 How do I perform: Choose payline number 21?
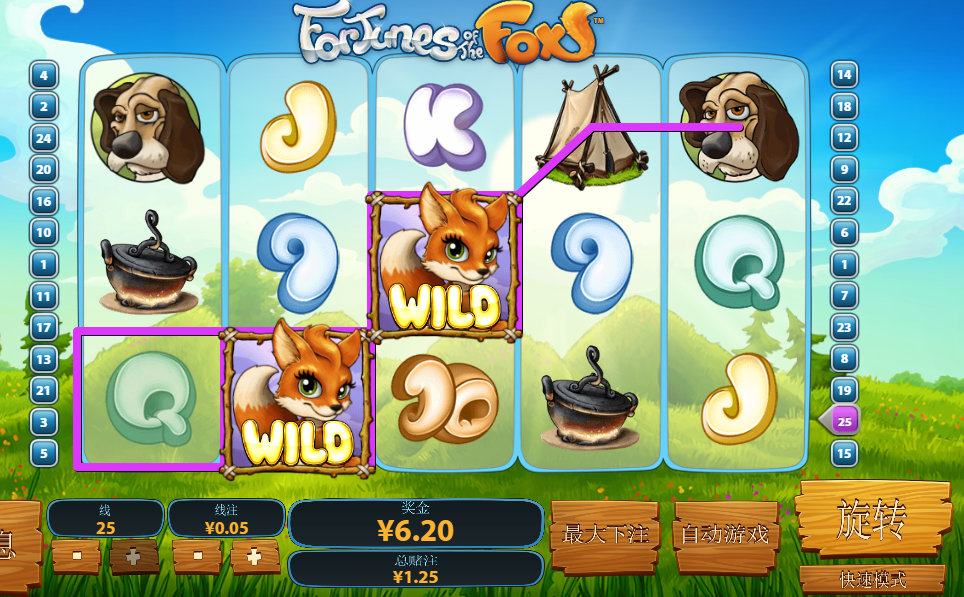(x=44, y=390)
